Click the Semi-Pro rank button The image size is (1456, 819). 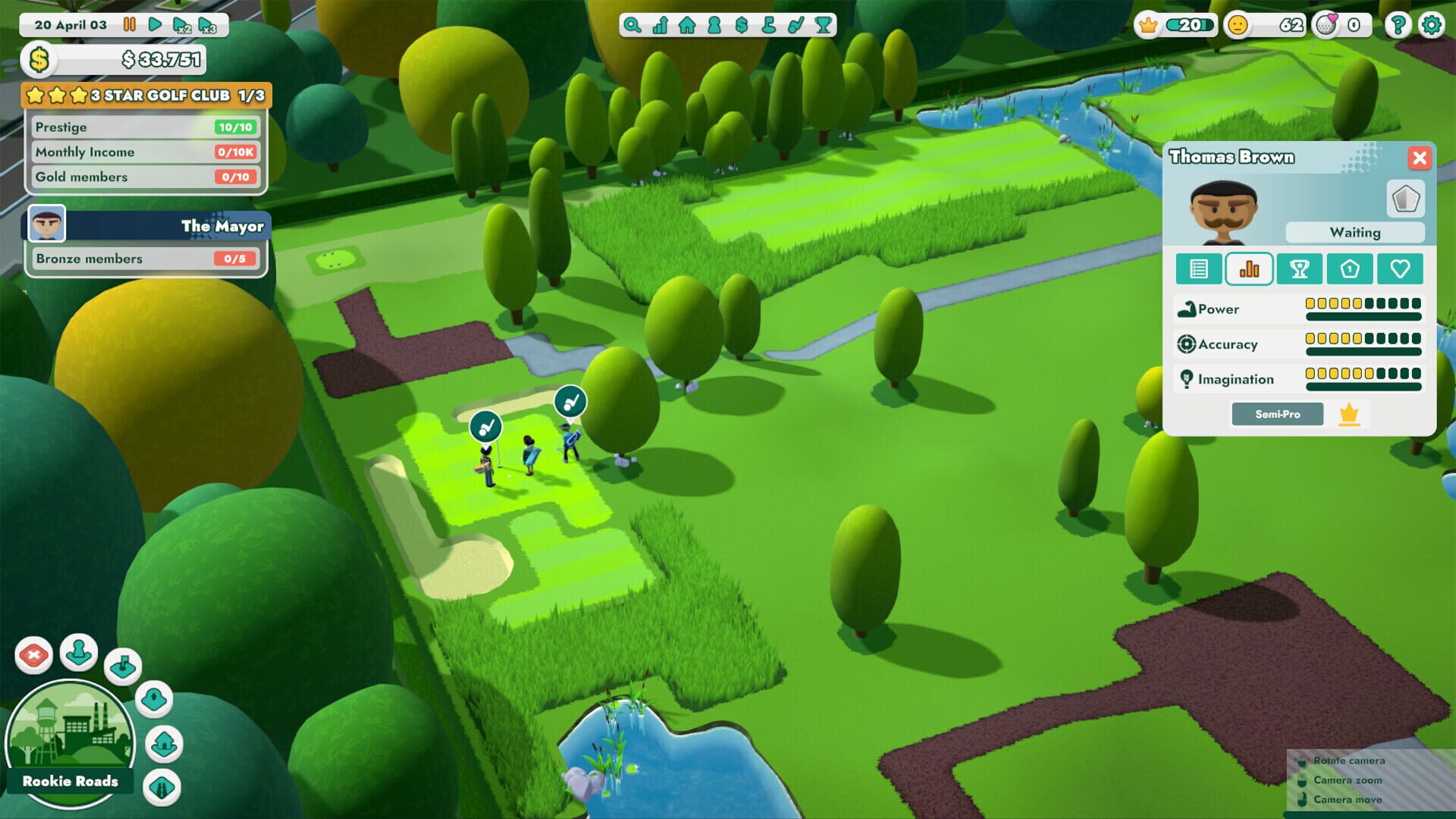1277,414
